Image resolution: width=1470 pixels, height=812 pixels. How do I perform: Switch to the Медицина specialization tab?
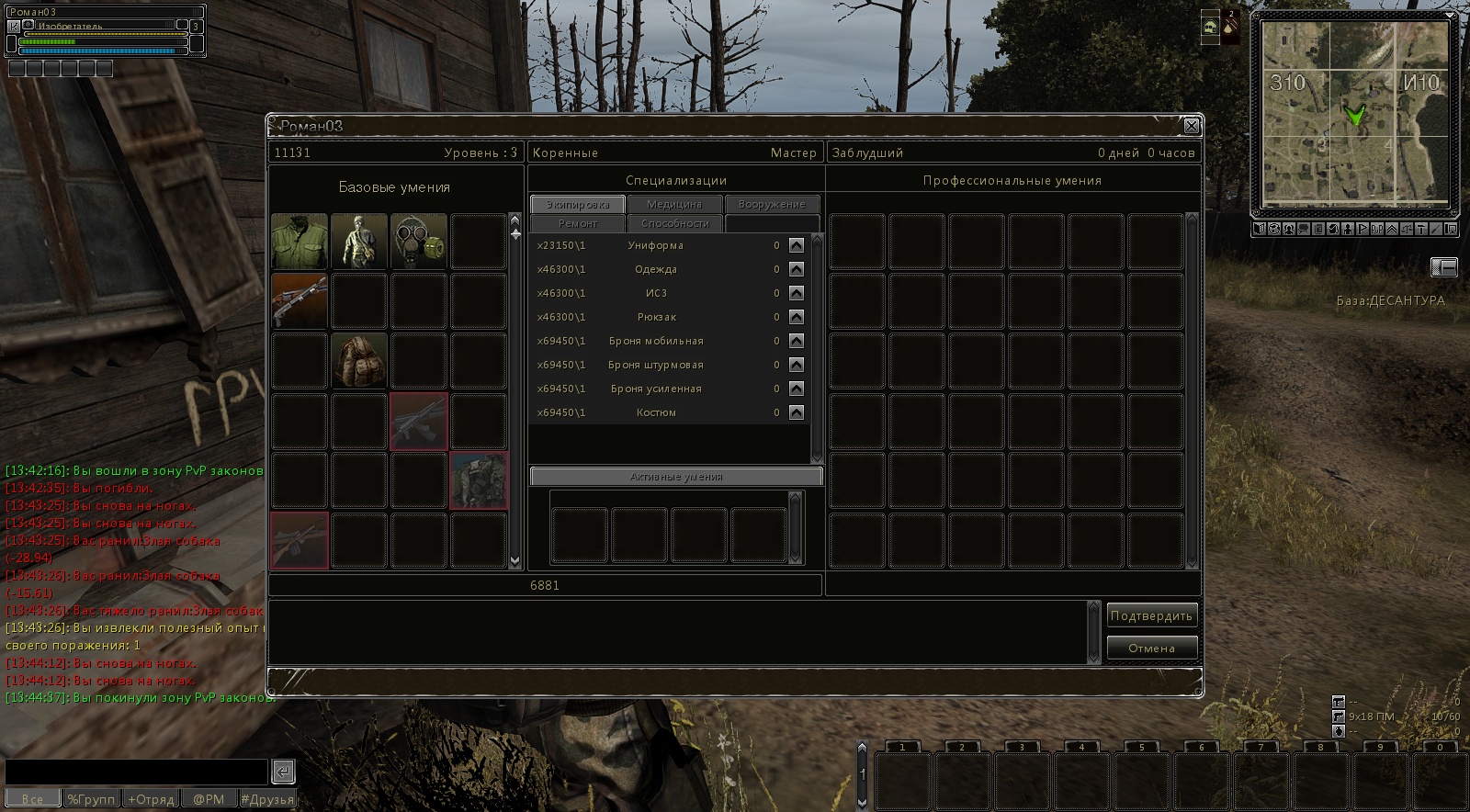(x=673, y=204)
